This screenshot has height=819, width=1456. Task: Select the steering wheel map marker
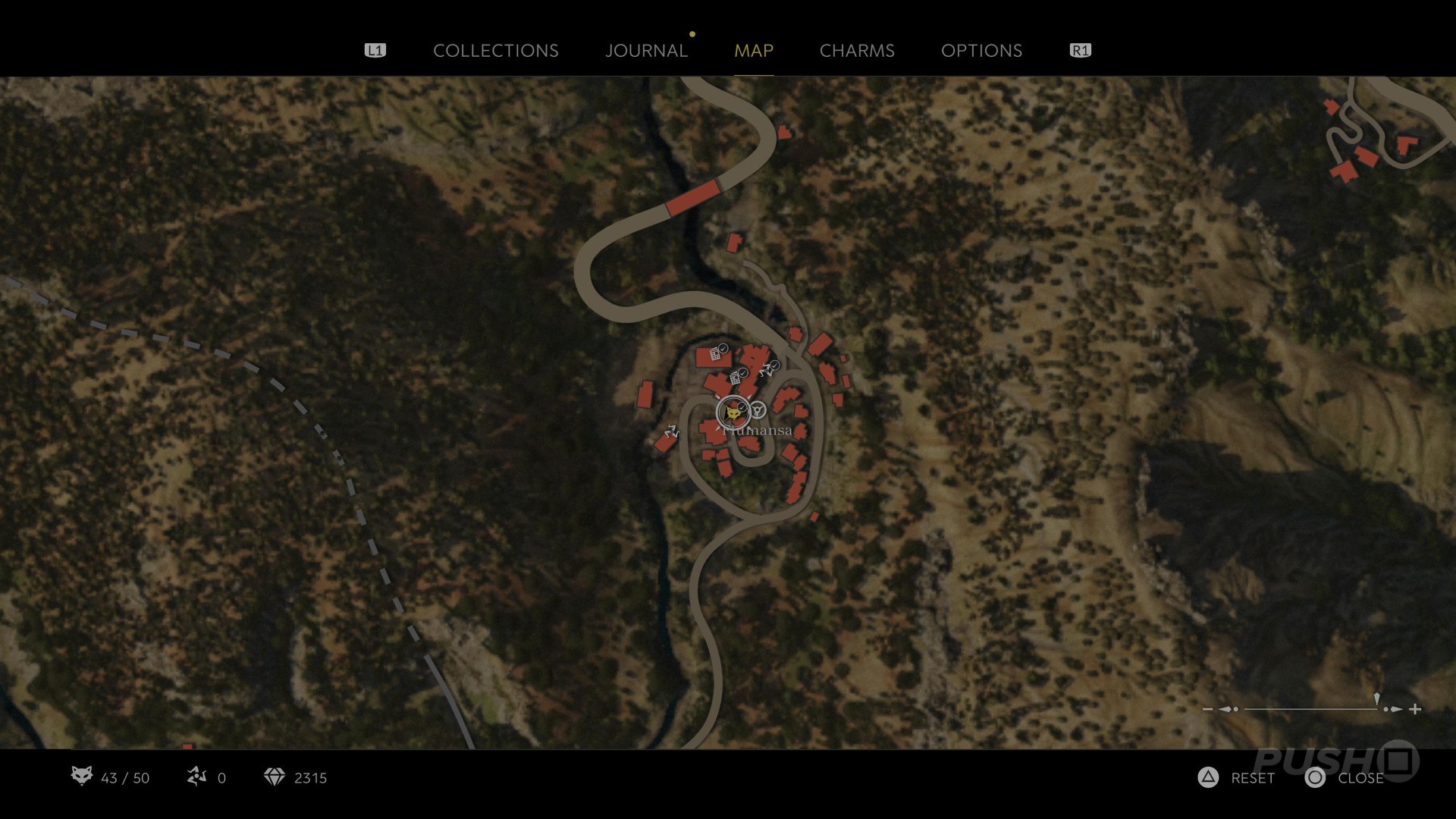pyautogui.click(x=758, y=411)
